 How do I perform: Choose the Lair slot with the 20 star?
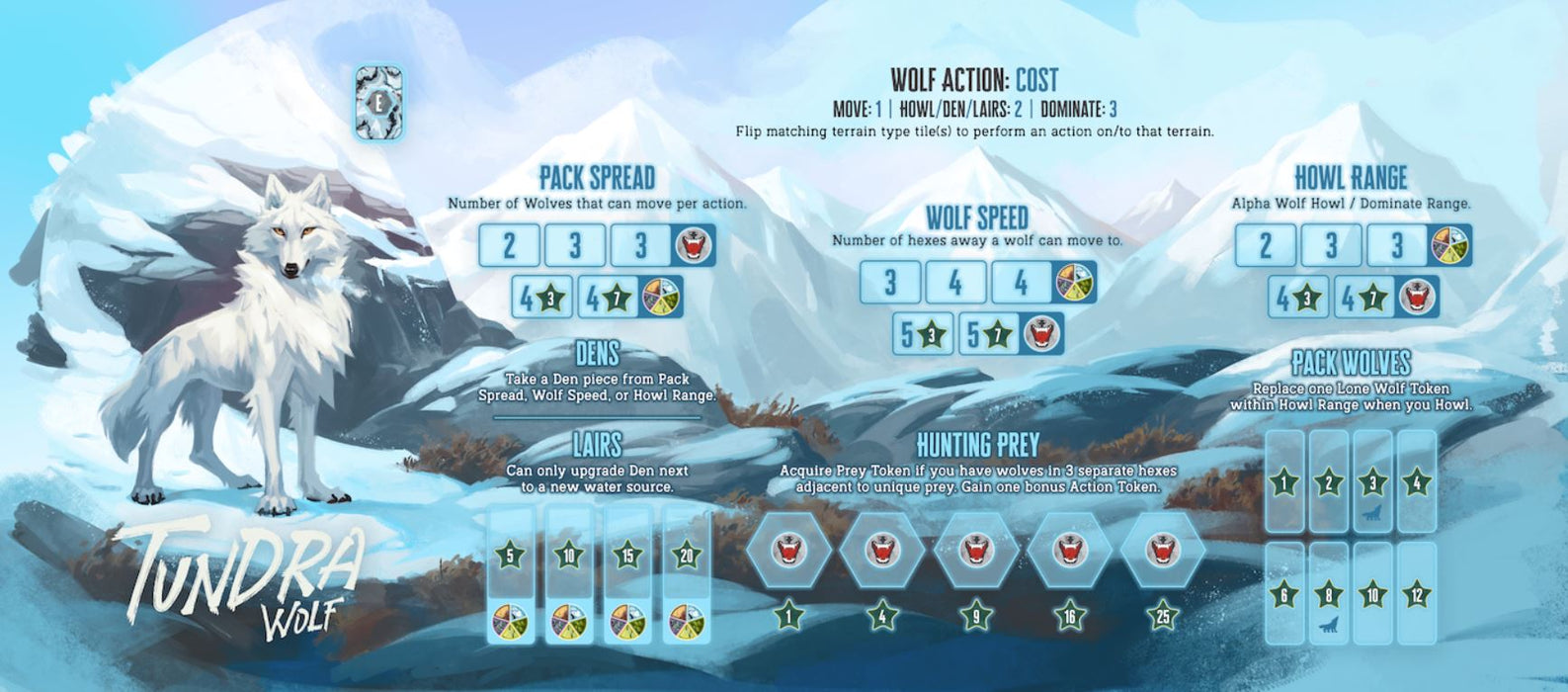pos(688,576)
